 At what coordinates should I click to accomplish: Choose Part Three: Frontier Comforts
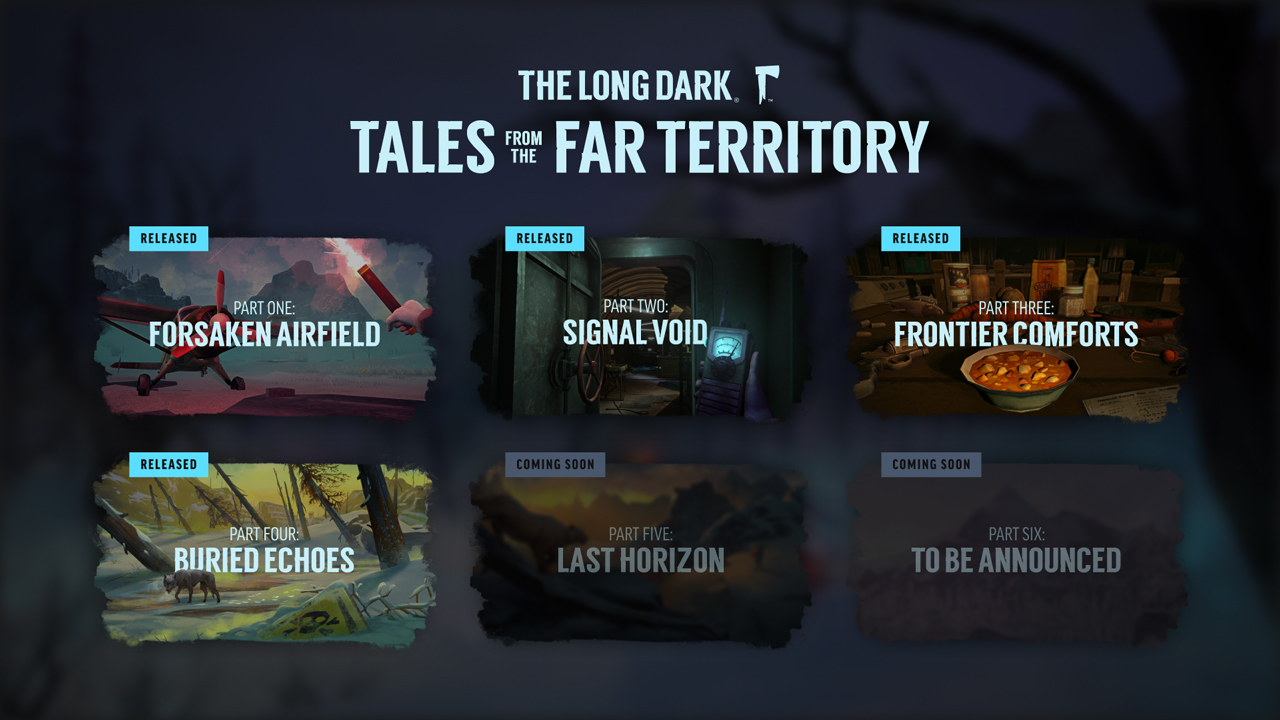point(1016,326)
